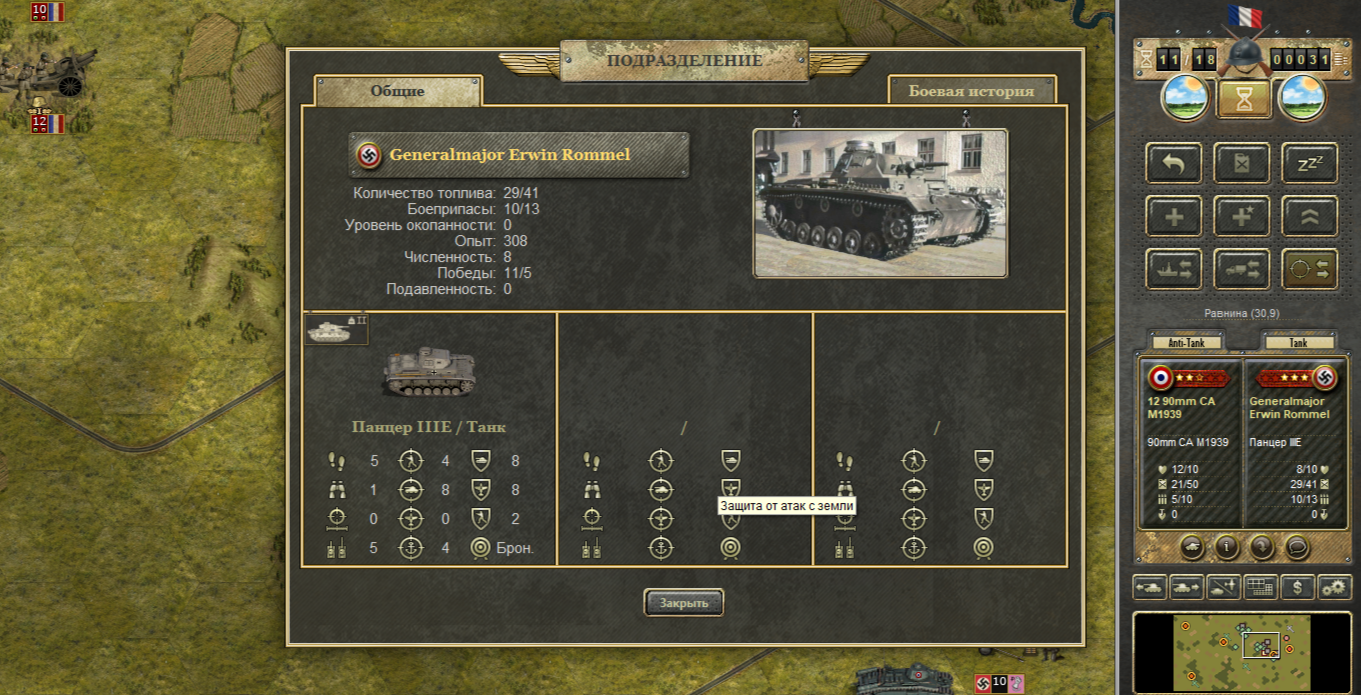Click the round speech bubble button
The image size is (1361, 695).
pyautogui.click(x=1297, y=547)
